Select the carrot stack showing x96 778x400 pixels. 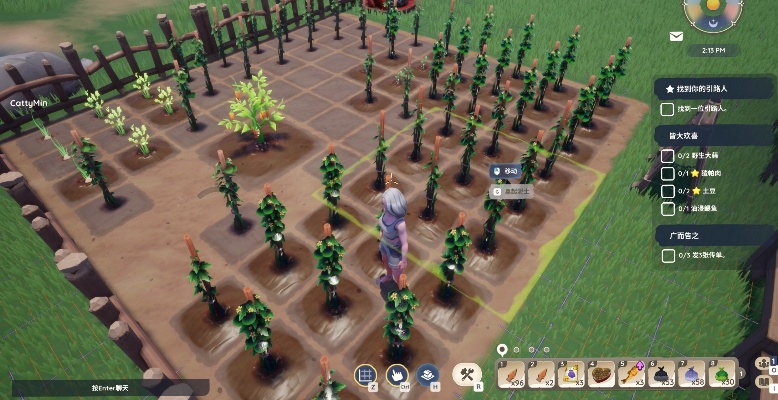tap(513, 375)
